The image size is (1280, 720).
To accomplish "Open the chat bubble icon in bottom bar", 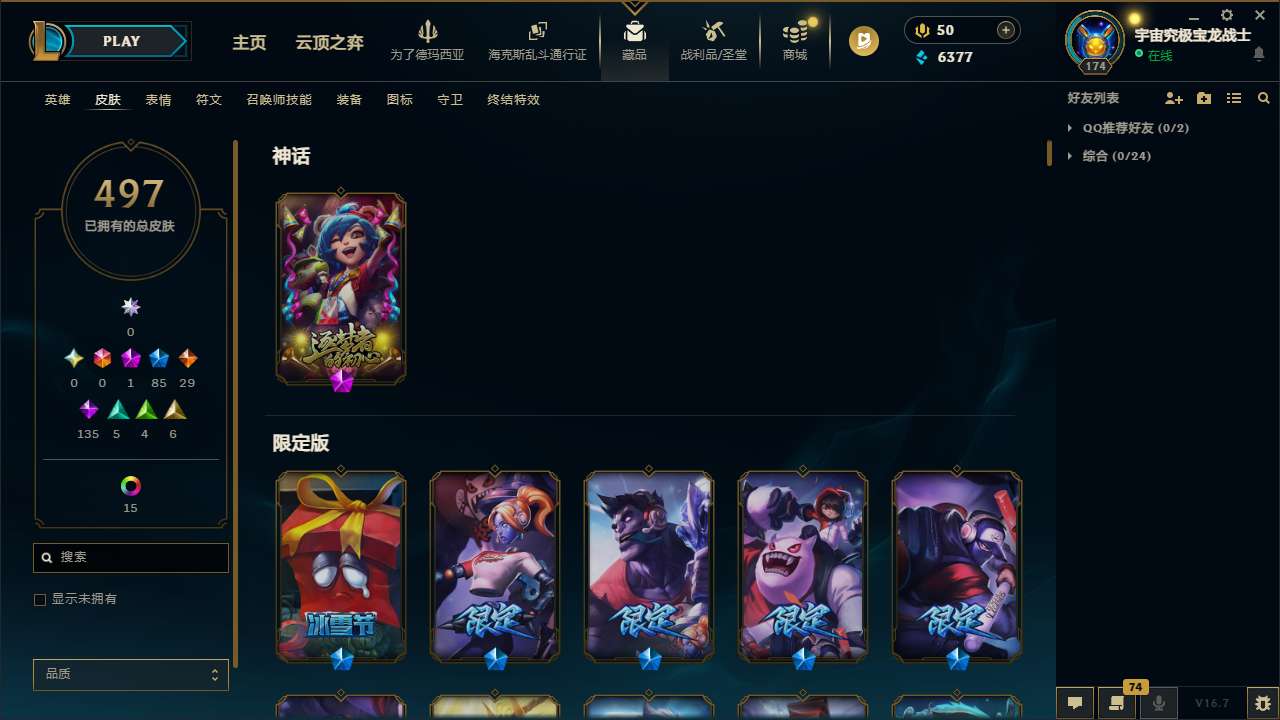I will (1075, 703).
